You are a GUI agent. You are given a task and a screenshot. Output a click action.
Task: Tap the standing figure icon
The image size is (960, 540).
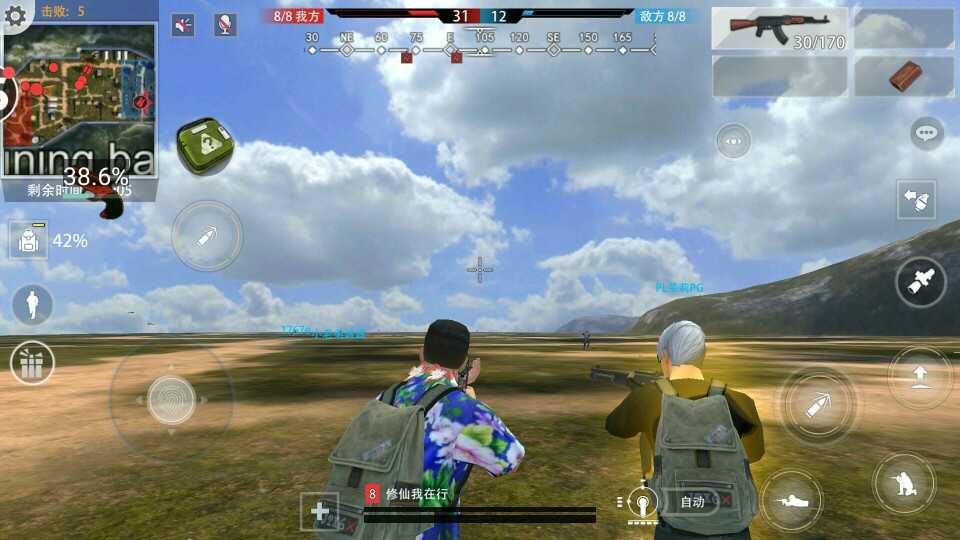coord(32,303)
